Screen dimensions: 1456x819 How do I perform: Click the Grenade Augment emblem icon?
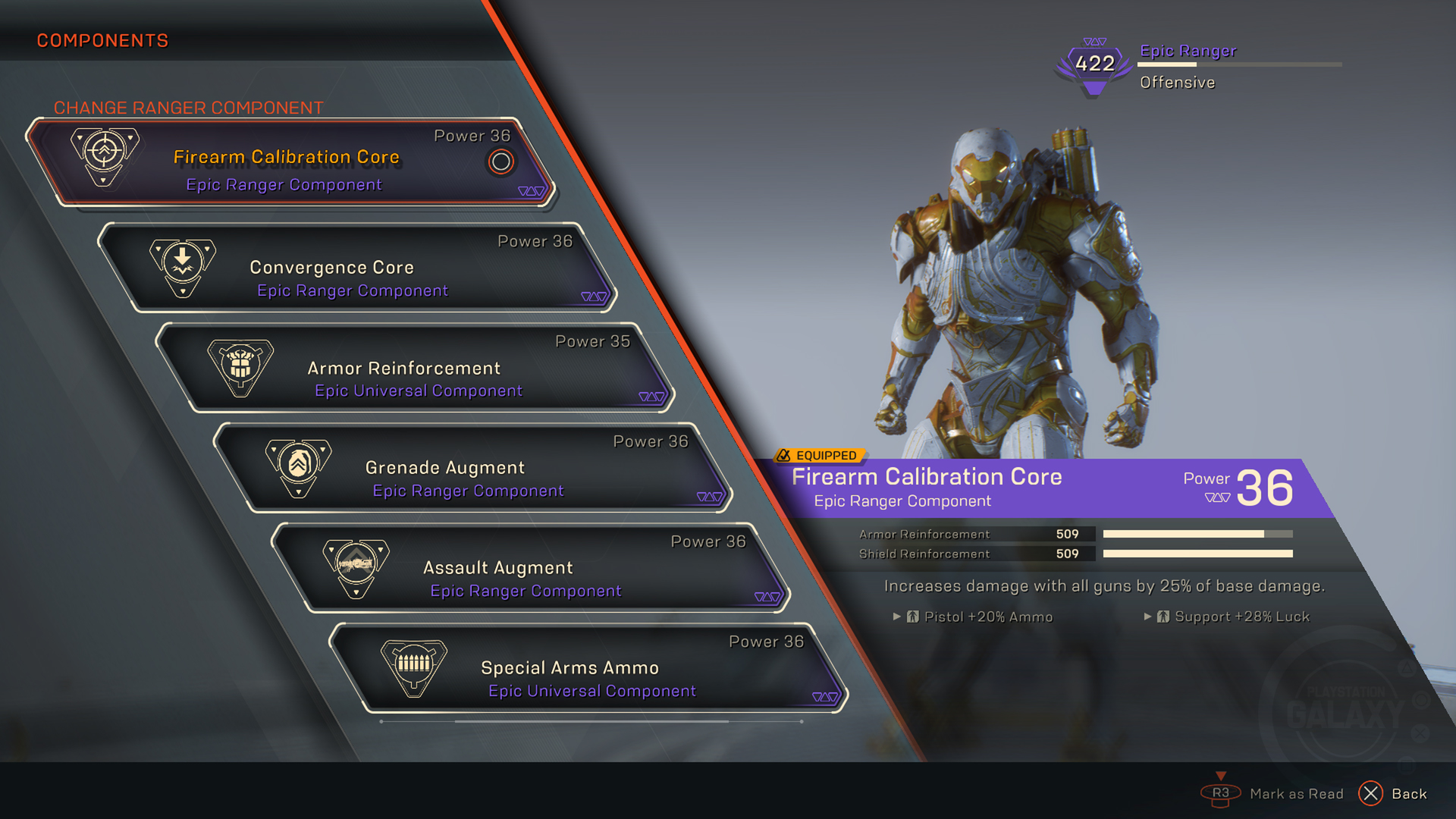[298, 466]
